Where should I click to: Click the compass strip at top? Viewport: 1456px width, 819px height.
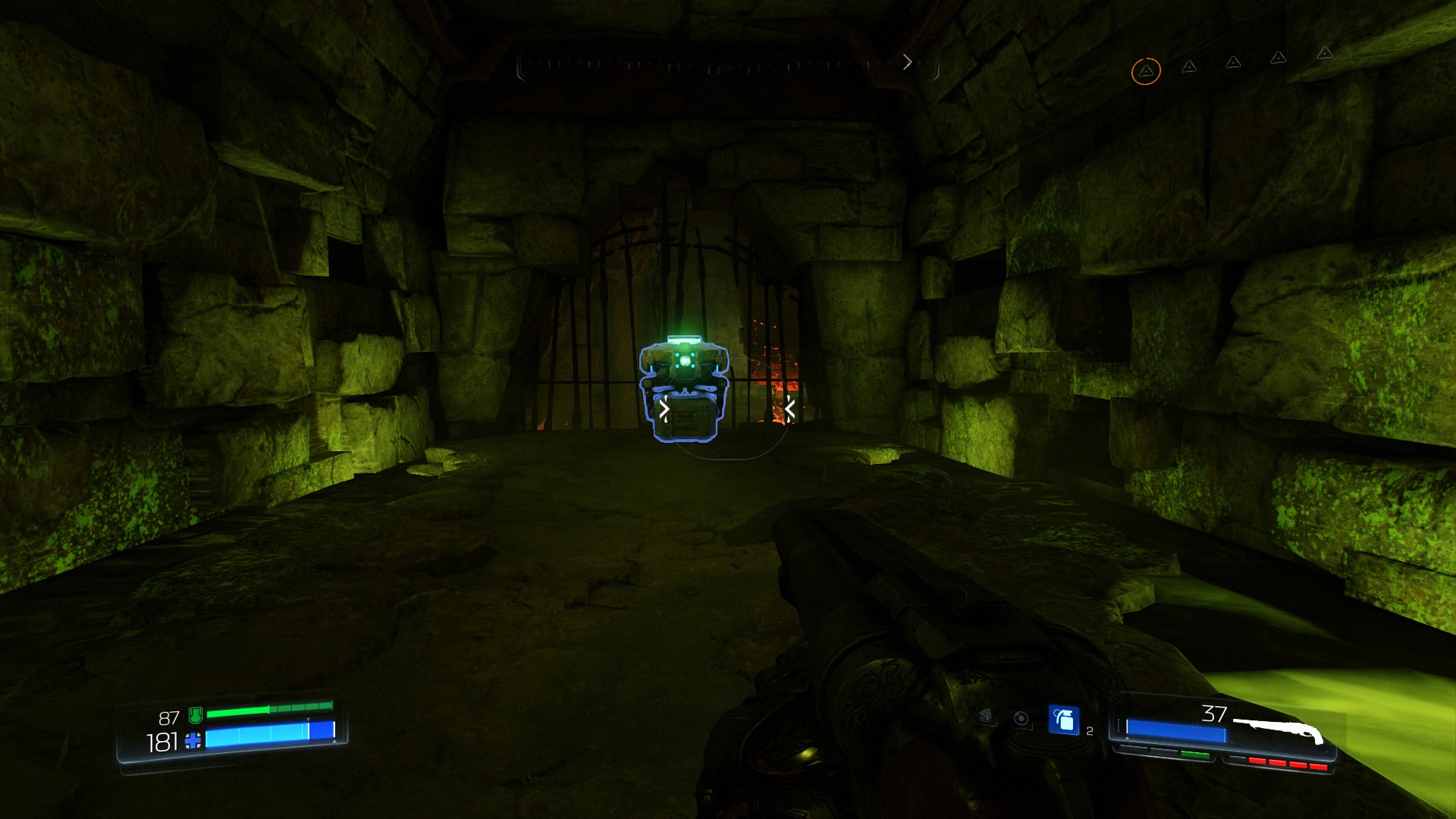click(x=726, y=65)
